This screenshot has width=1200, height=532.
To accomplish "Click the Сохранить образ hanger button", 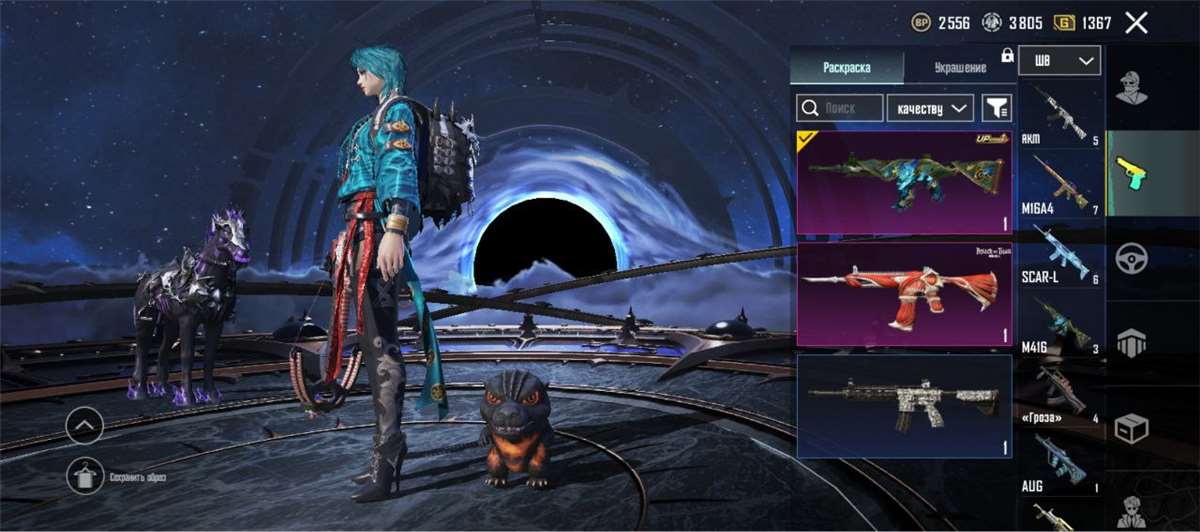I will pyautogui.click(x=85, y=475).
